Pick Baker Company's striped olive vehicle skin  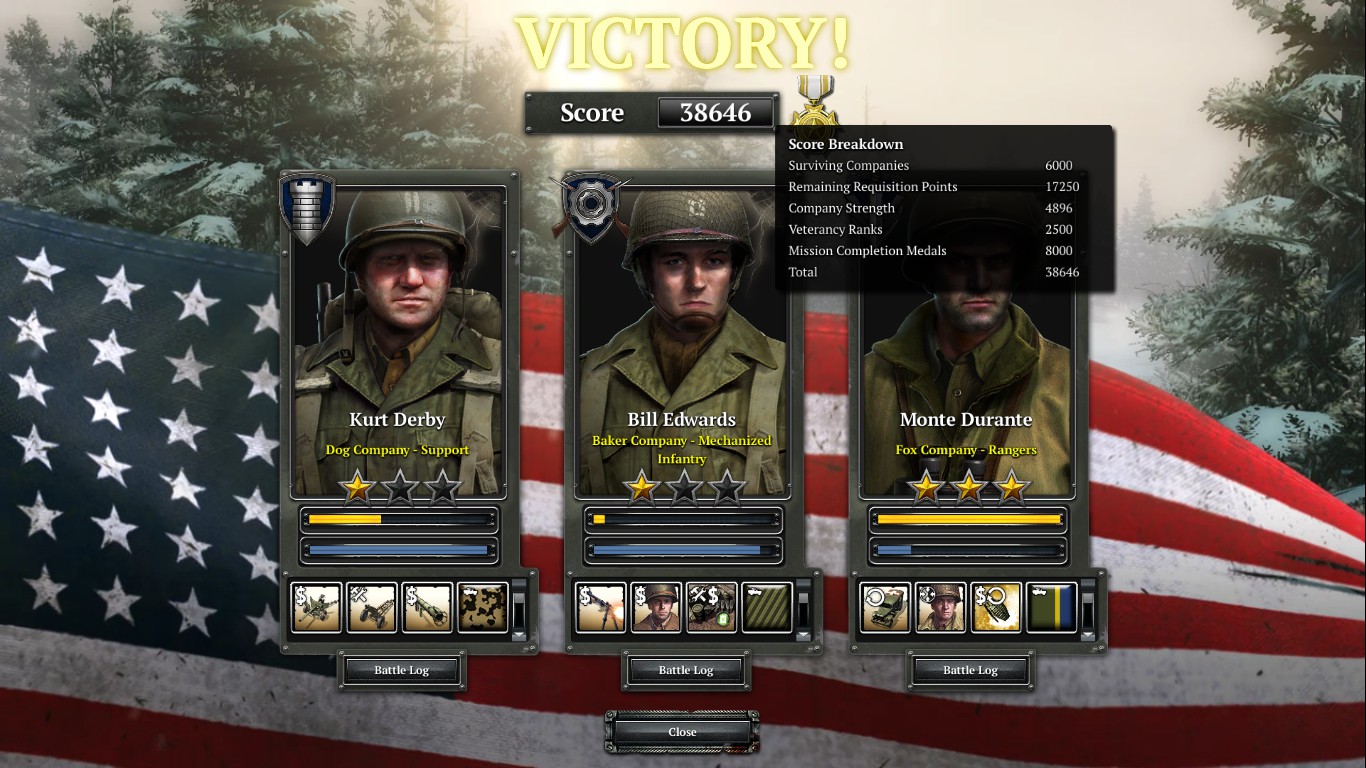click(x=767, y=608)
